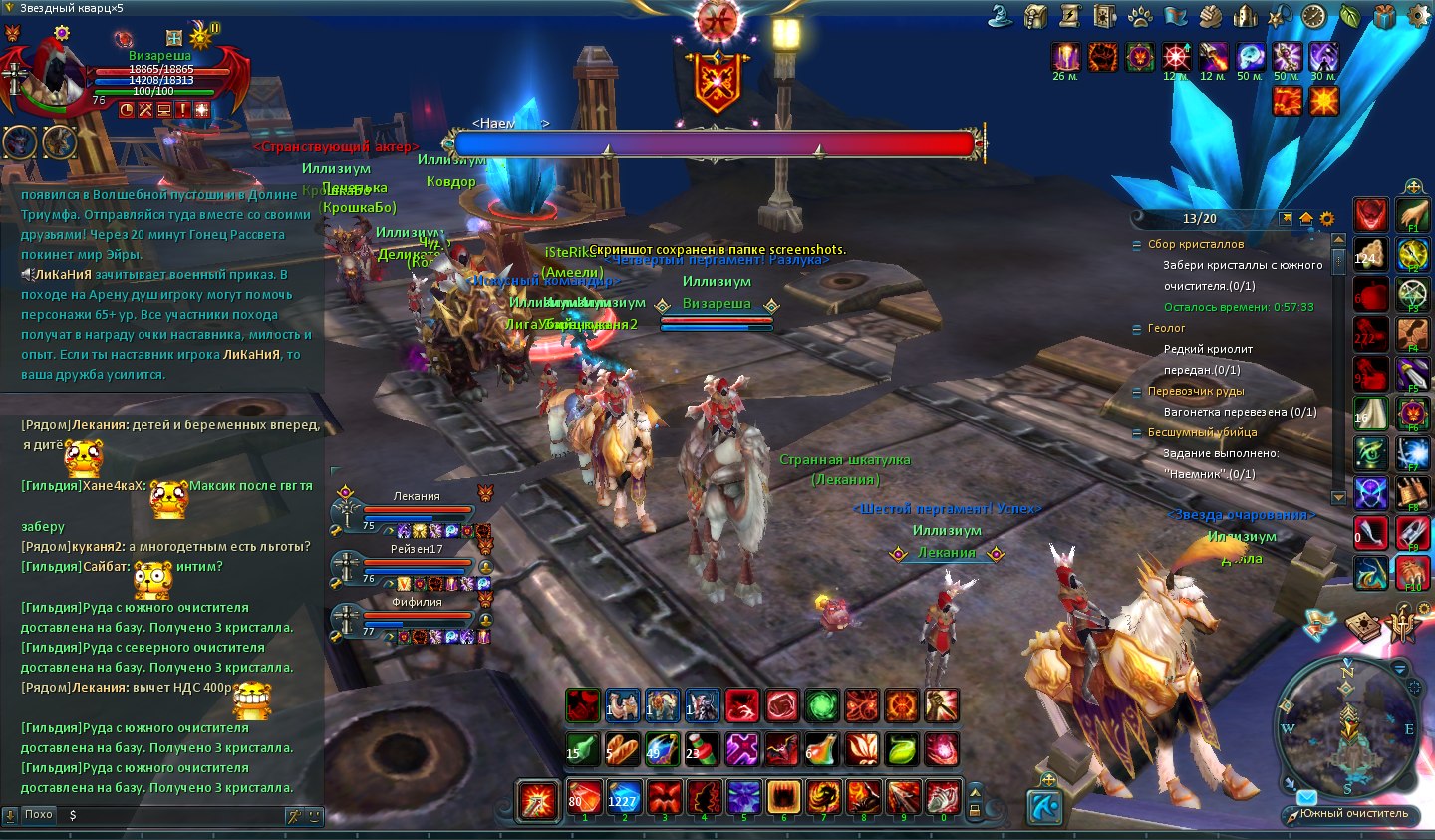The height and width of the screenshot is (840, 1435).
Task: Open the backpack inventory icon
Action: (1035, 16)
